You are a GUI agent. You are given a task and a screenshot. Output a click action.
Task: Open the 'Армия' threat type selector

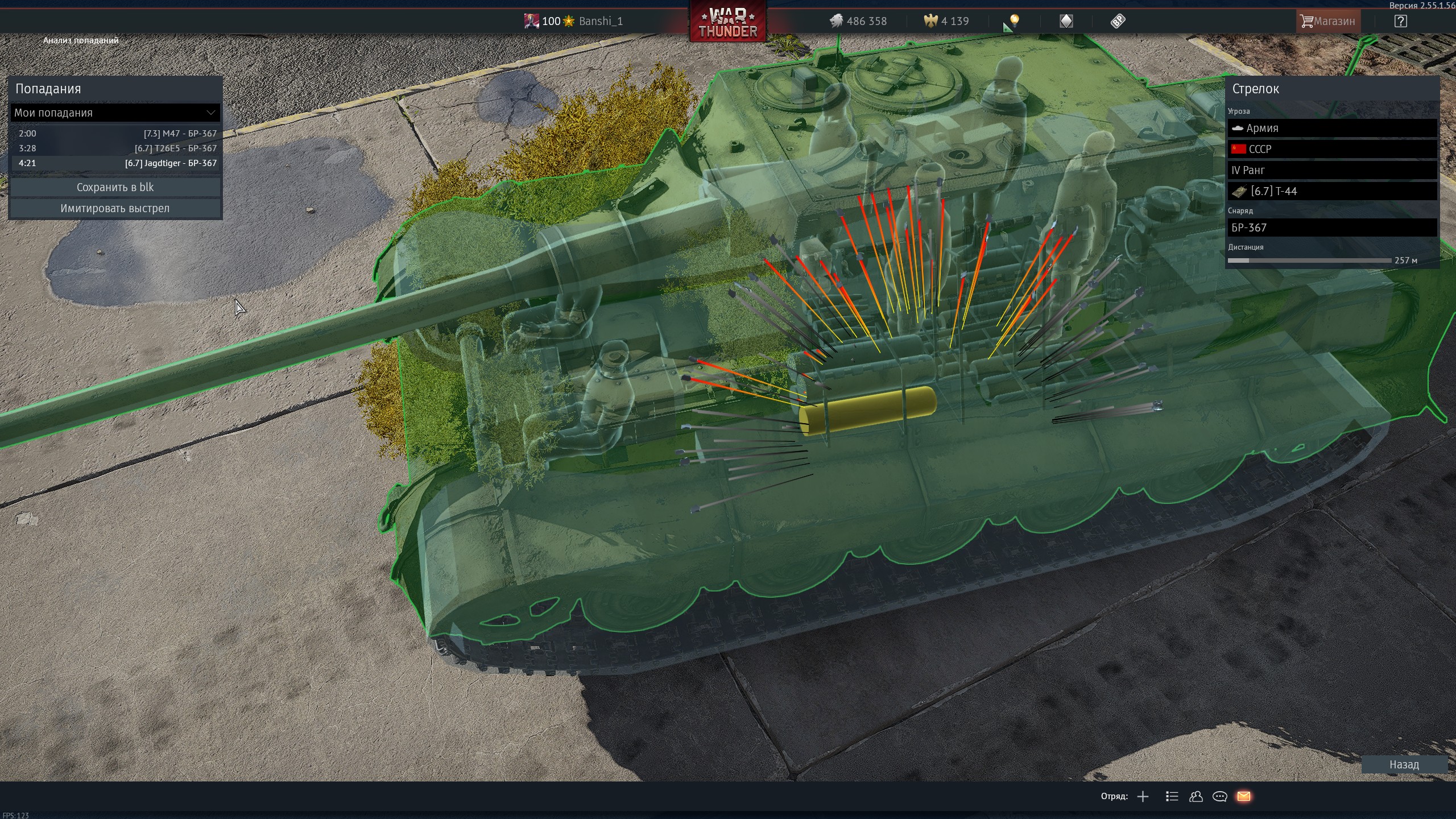point(1332,128)
